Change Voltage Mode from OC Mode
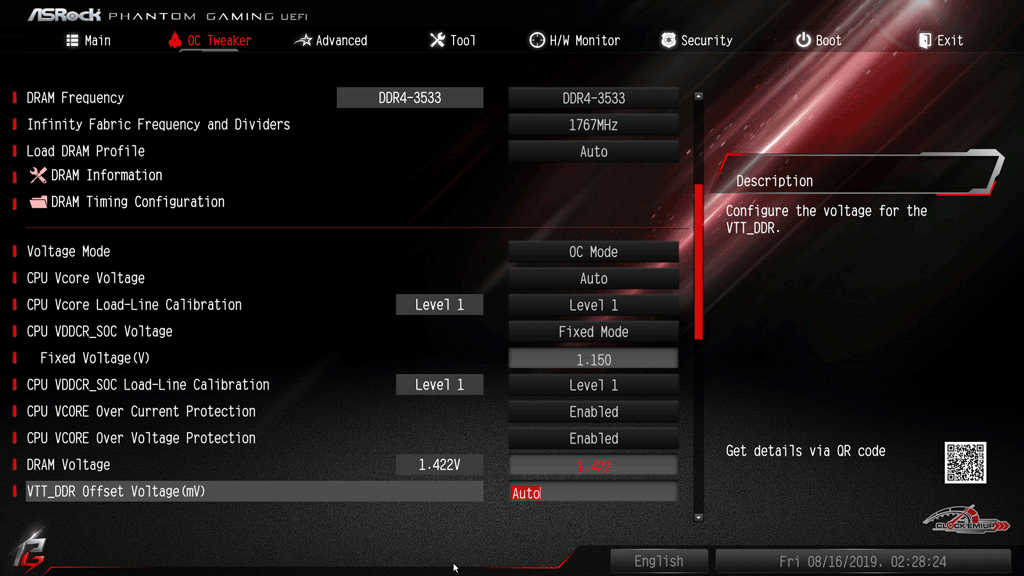 593,252
